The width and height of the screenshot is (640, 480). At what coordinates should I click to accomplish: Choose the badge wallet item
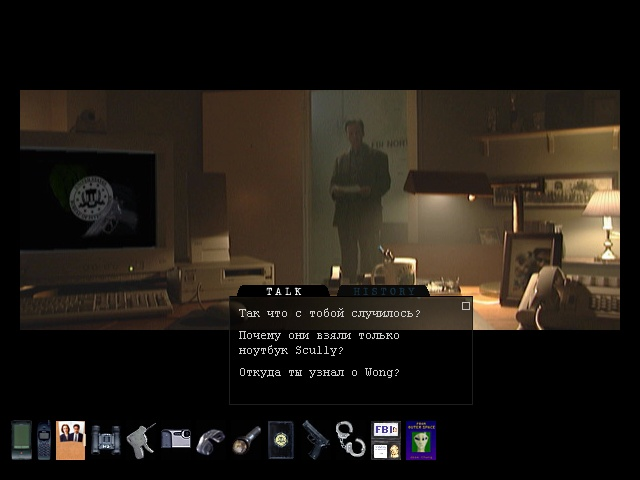[x=280, y=440]
